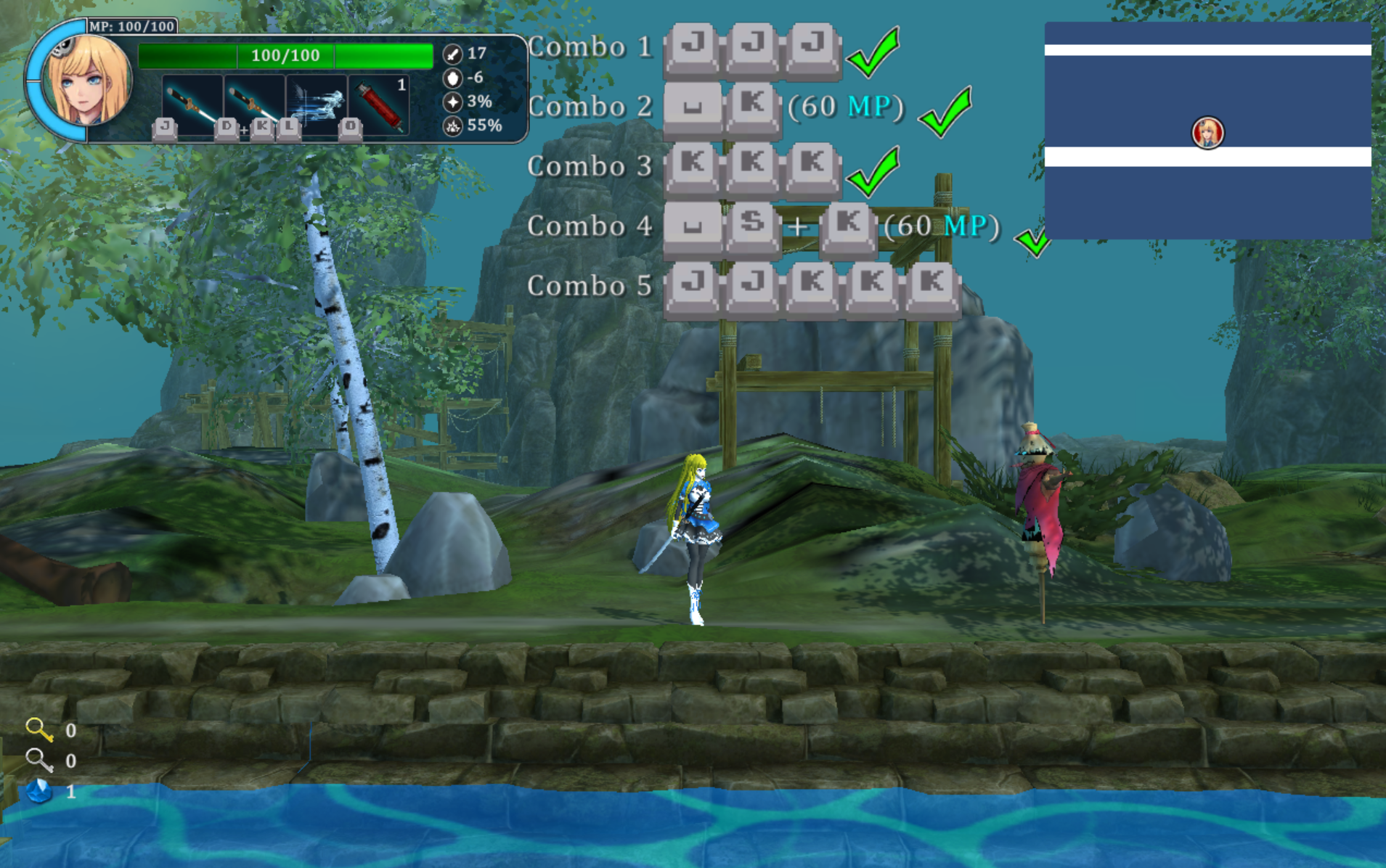Select the blue gem counter icon
This screenshot has height=868, width=1386.
39,790
